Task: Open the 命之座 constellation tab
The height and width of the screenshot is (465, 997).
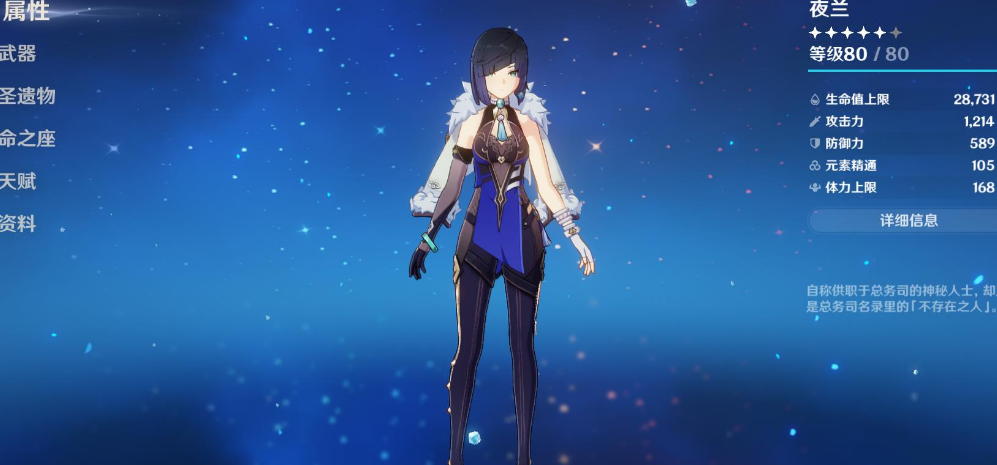Action: [28, 139]
